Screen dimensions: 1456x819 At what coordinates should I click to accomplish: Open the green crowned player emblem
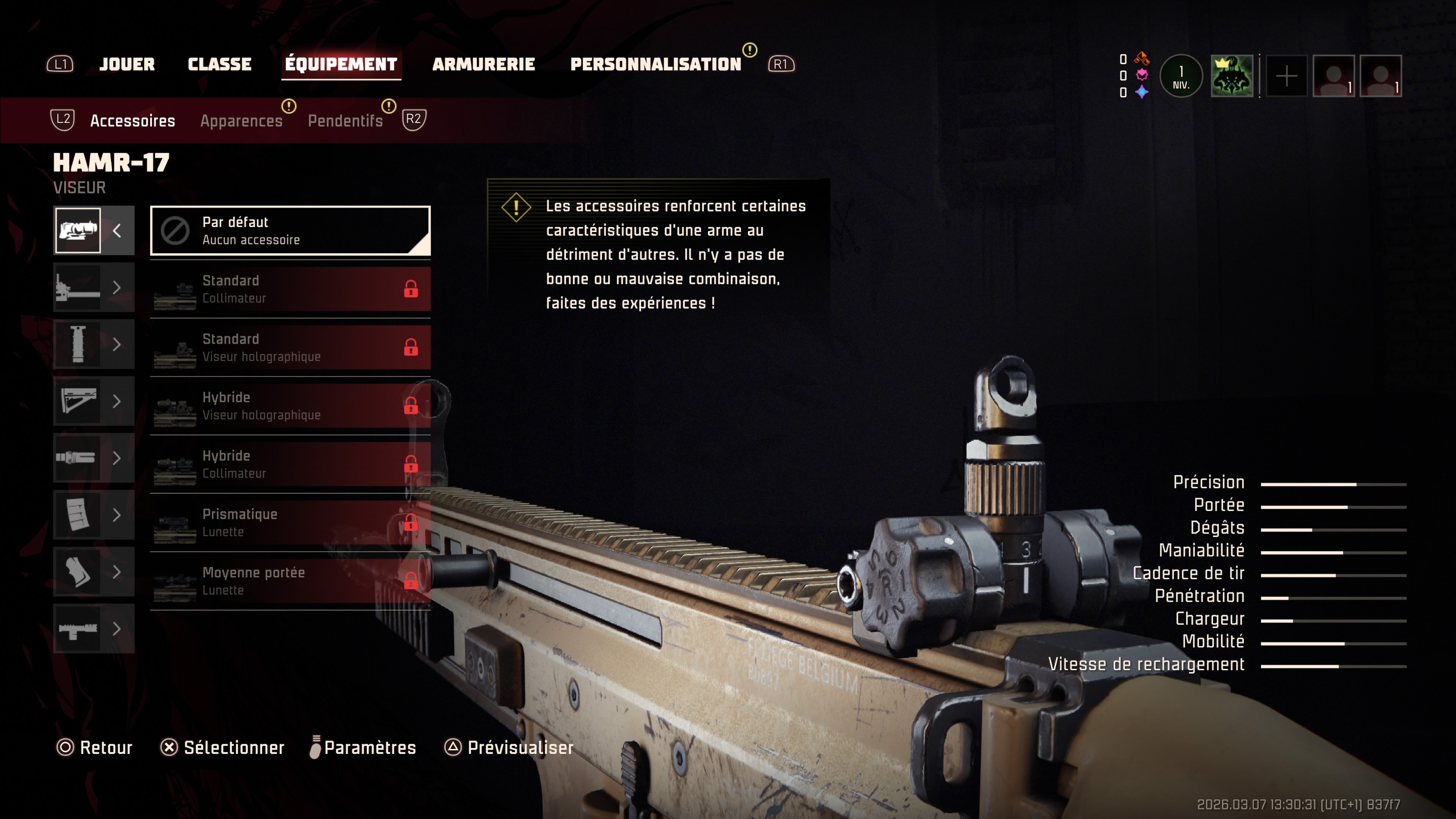(1232, 76)
